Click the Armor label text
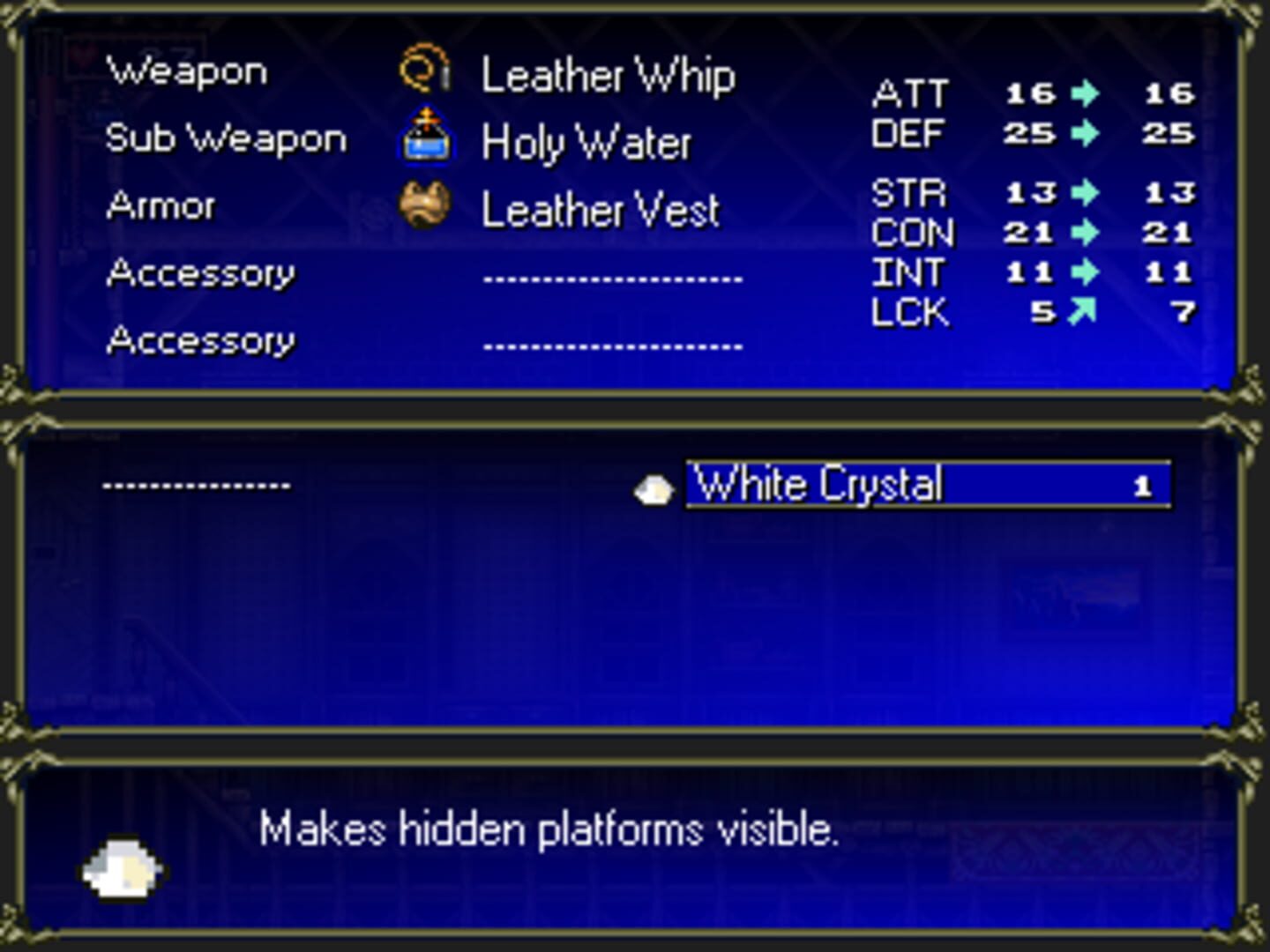 pyautogui.click(x=160, y=205)
